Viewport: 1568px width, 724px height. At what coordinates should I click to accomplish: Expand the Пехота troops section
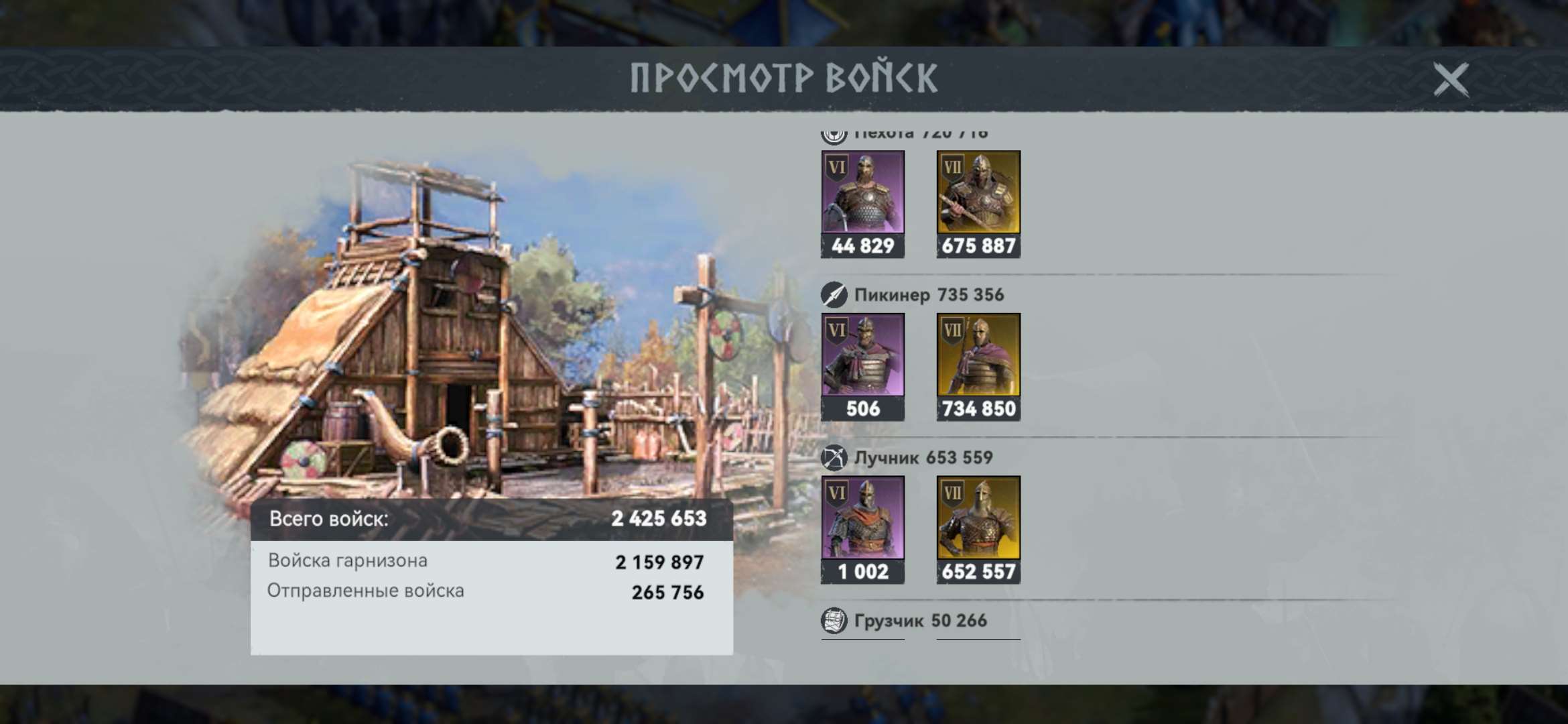click(905, 132)
